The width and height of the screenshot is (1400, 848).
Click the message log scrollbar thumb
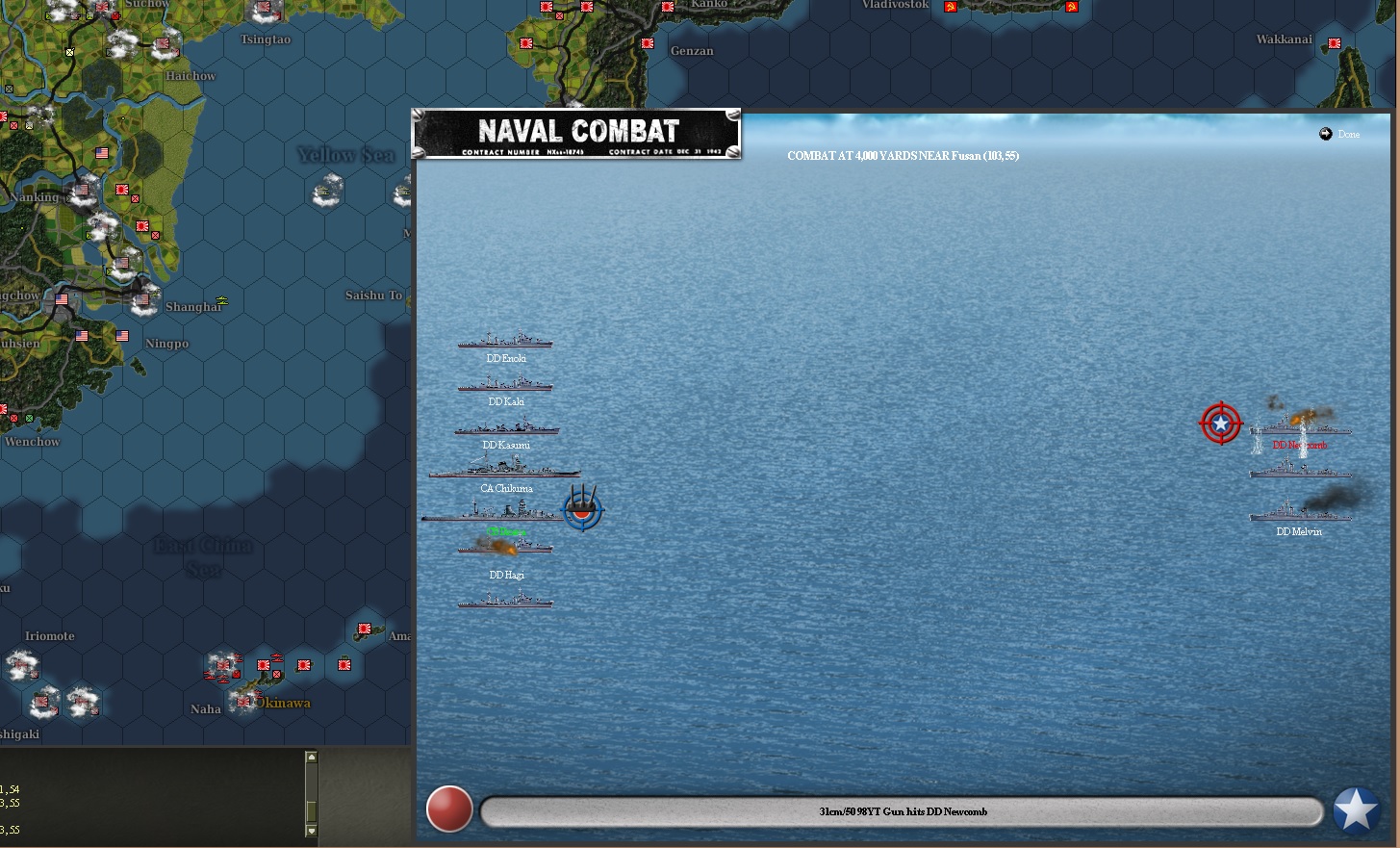point(311,811)
